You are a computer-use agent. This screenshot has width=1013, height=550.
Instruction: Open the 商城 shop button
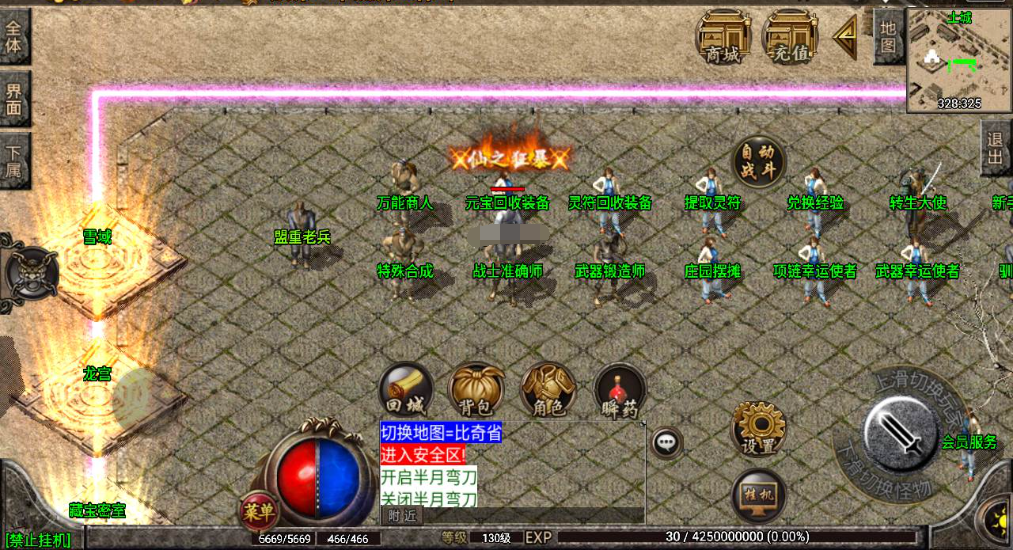(x=724, y=38)
